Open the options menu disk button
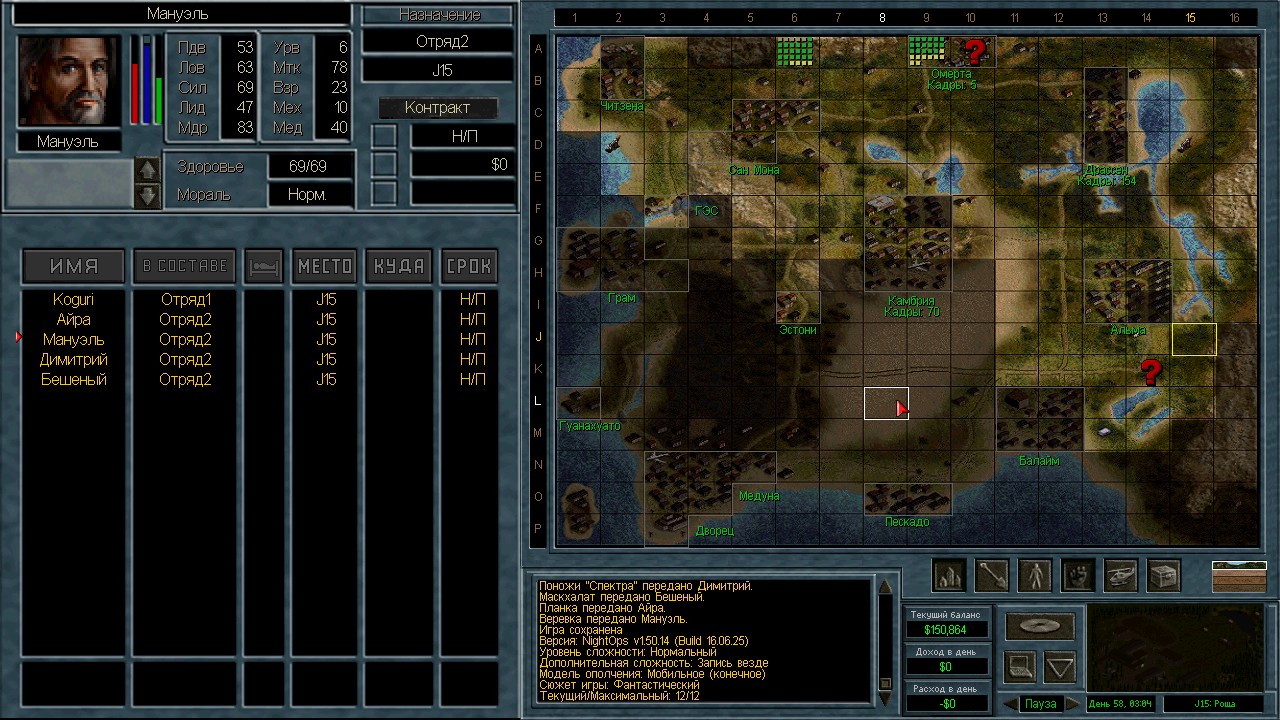This screenshot has width=1280, height=720. point(1040,627)
